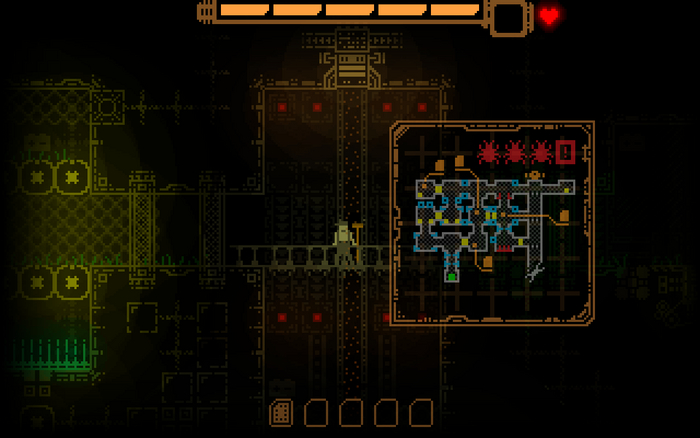The width and height of the screenshot is (700, 438).
Task: Click the green room marker on the map
Action: 451,276
